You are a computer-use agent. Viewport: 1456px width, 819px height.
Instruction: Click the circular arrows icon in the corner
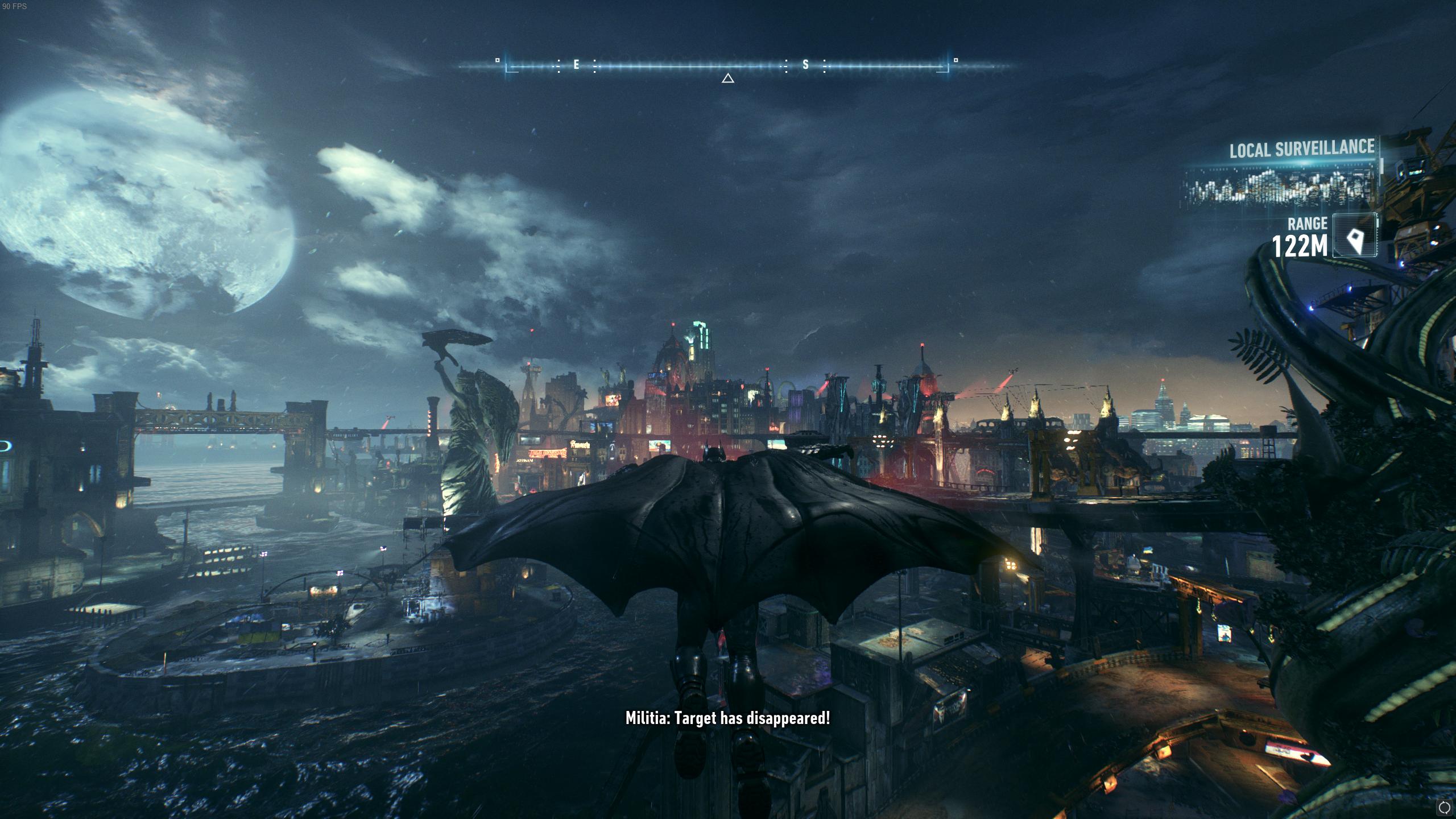pos(1443,807)
